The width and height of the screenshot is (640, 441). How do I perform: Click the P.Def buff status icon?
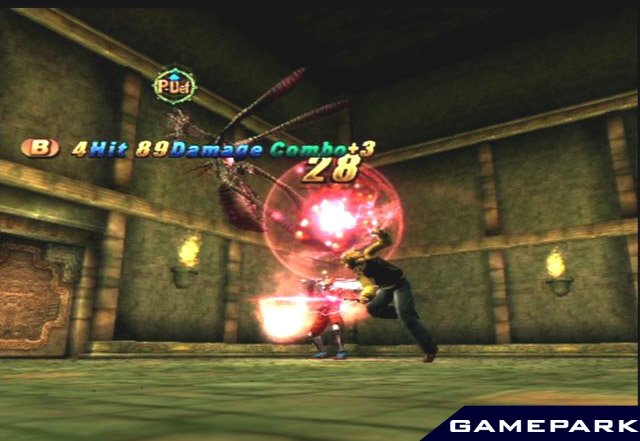click(174, 87)
